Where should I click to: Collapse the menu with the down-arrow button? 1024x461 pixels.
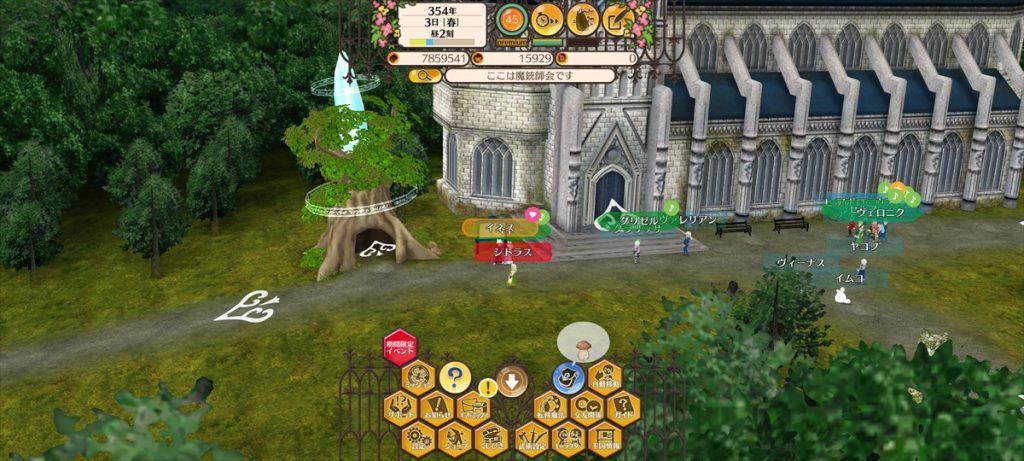coord(512,380)
